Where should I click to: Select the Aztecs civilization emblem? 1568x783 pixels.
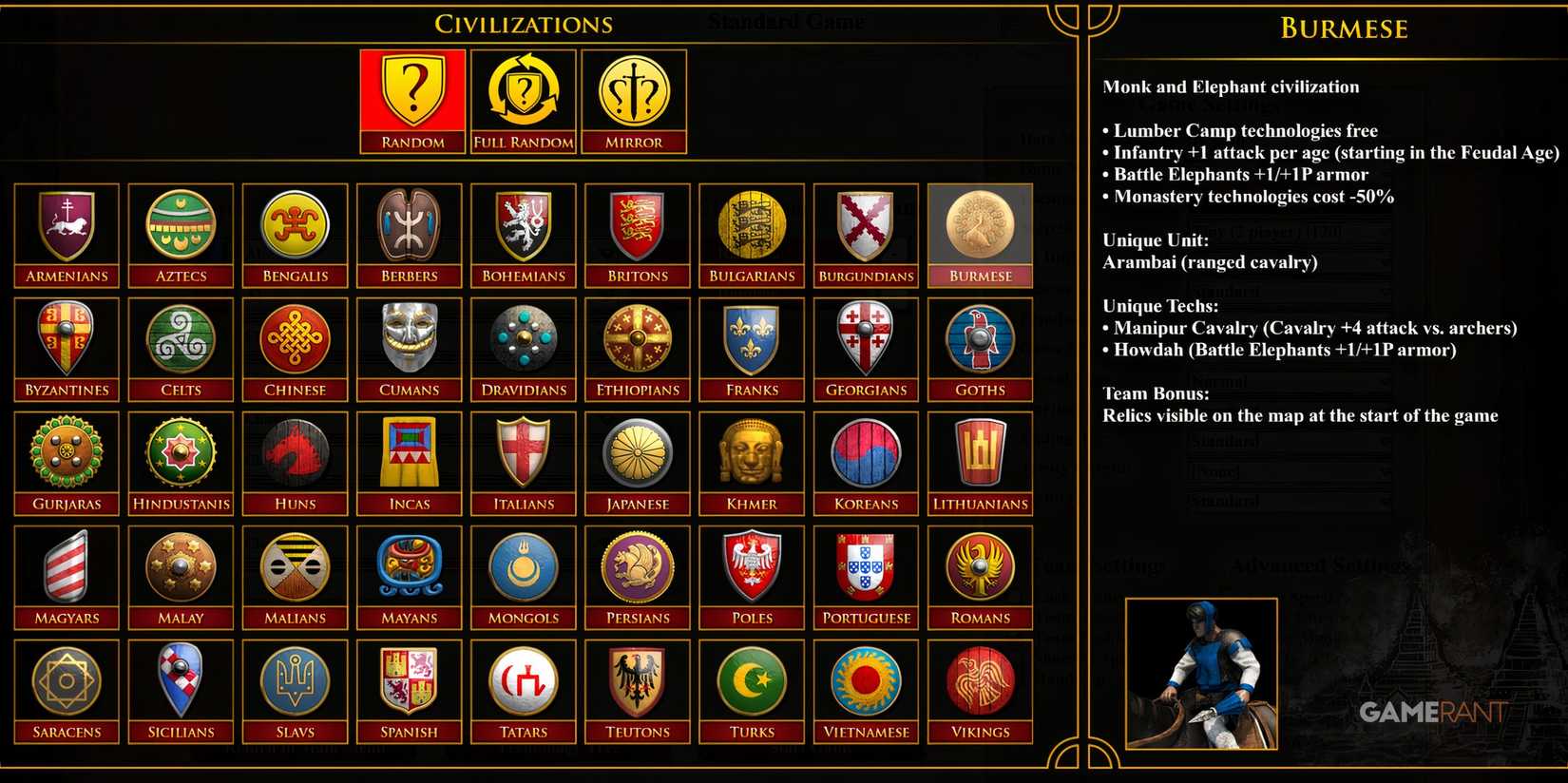(x=181, y=226)
